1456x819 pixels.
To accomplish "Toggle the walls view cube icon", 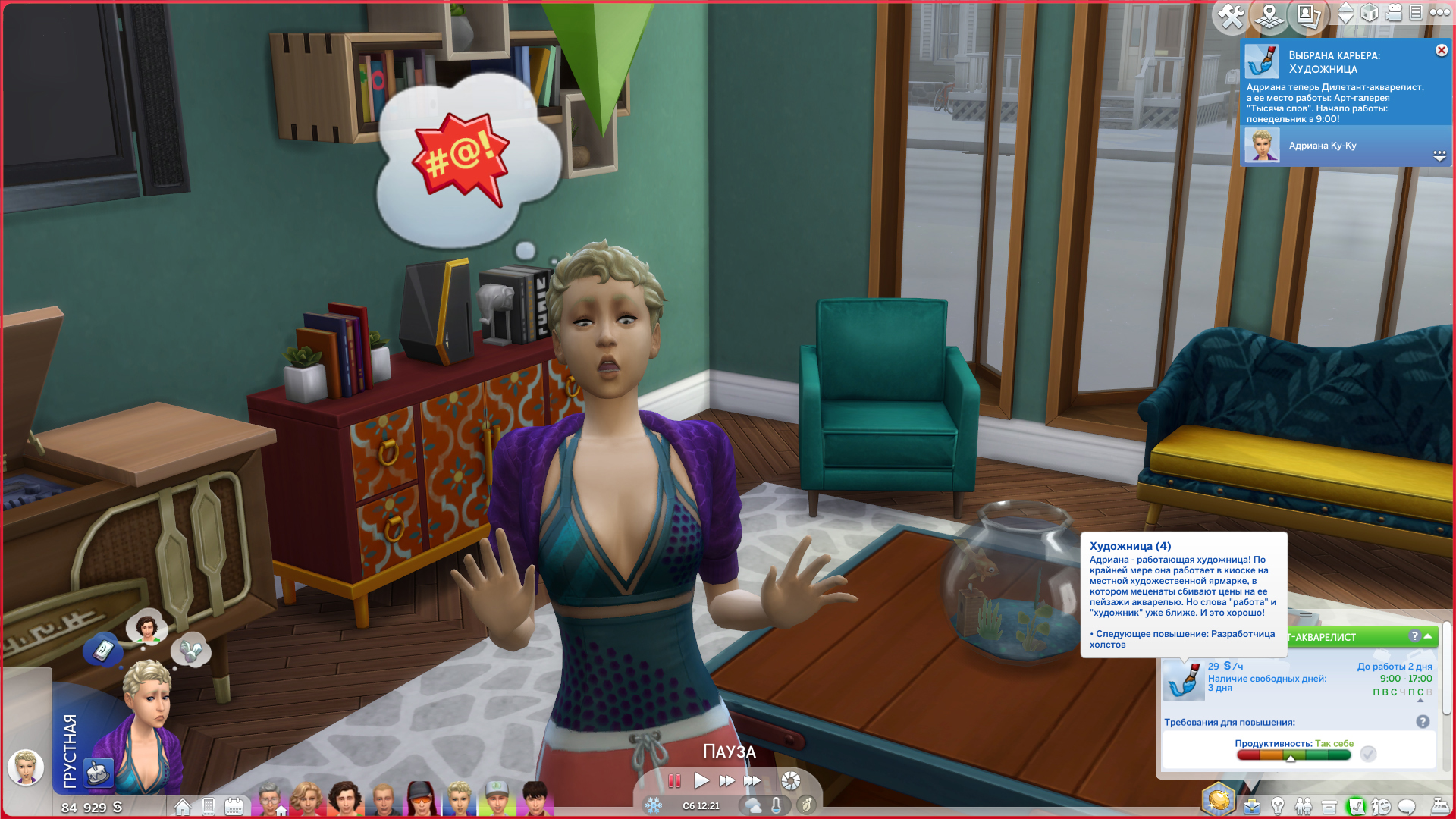I will click(x=1370, y=13).
